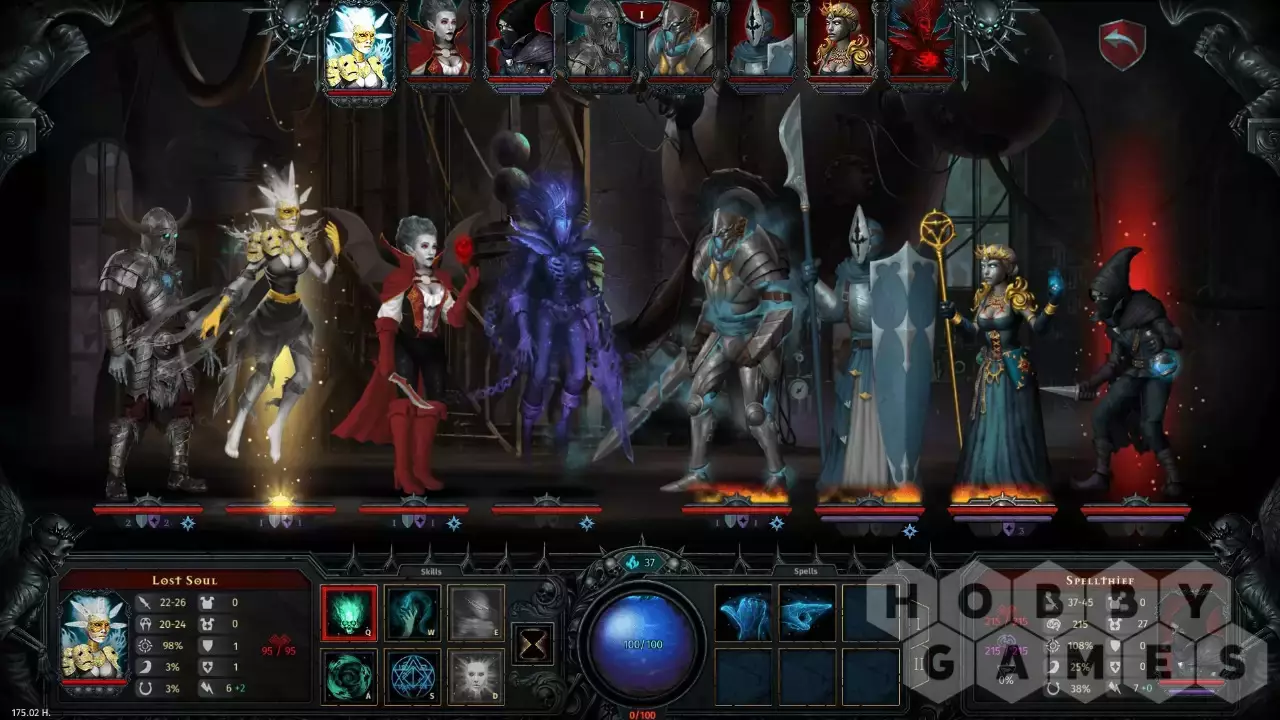Click the red feathered demon turn-order portrait
Viewport: 1280px width, 720px height.
pyautogui.click(x=922, y=40)
